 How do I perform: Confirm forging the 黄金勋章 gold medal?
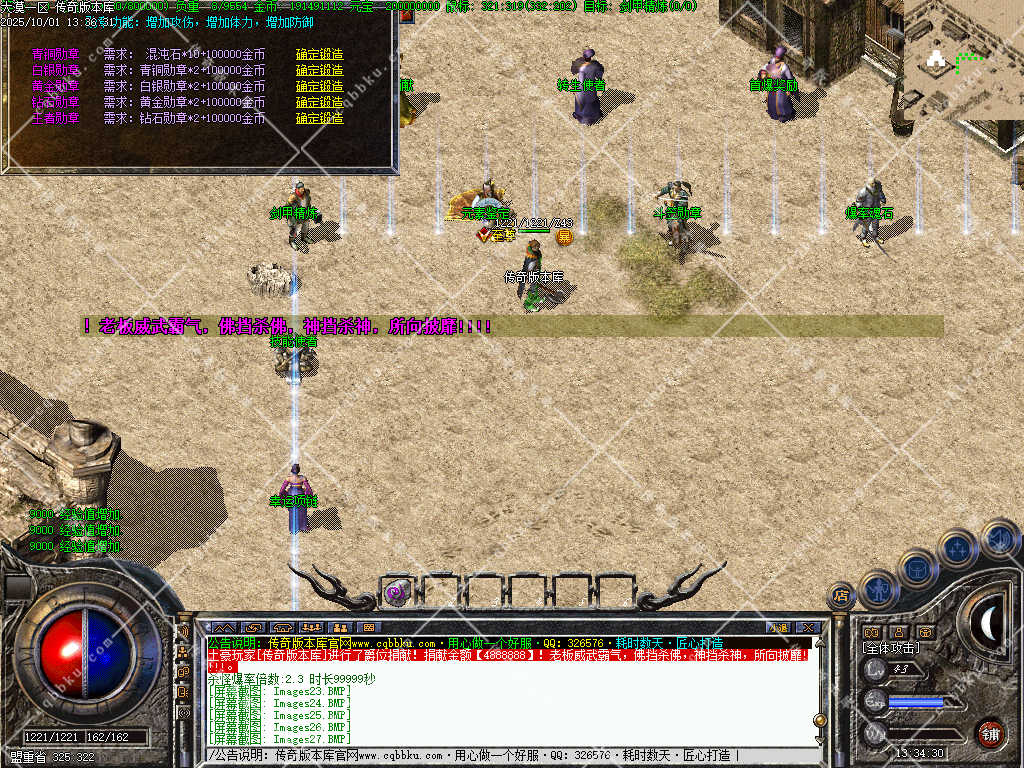pyautogui.click(x=319, y=86)
